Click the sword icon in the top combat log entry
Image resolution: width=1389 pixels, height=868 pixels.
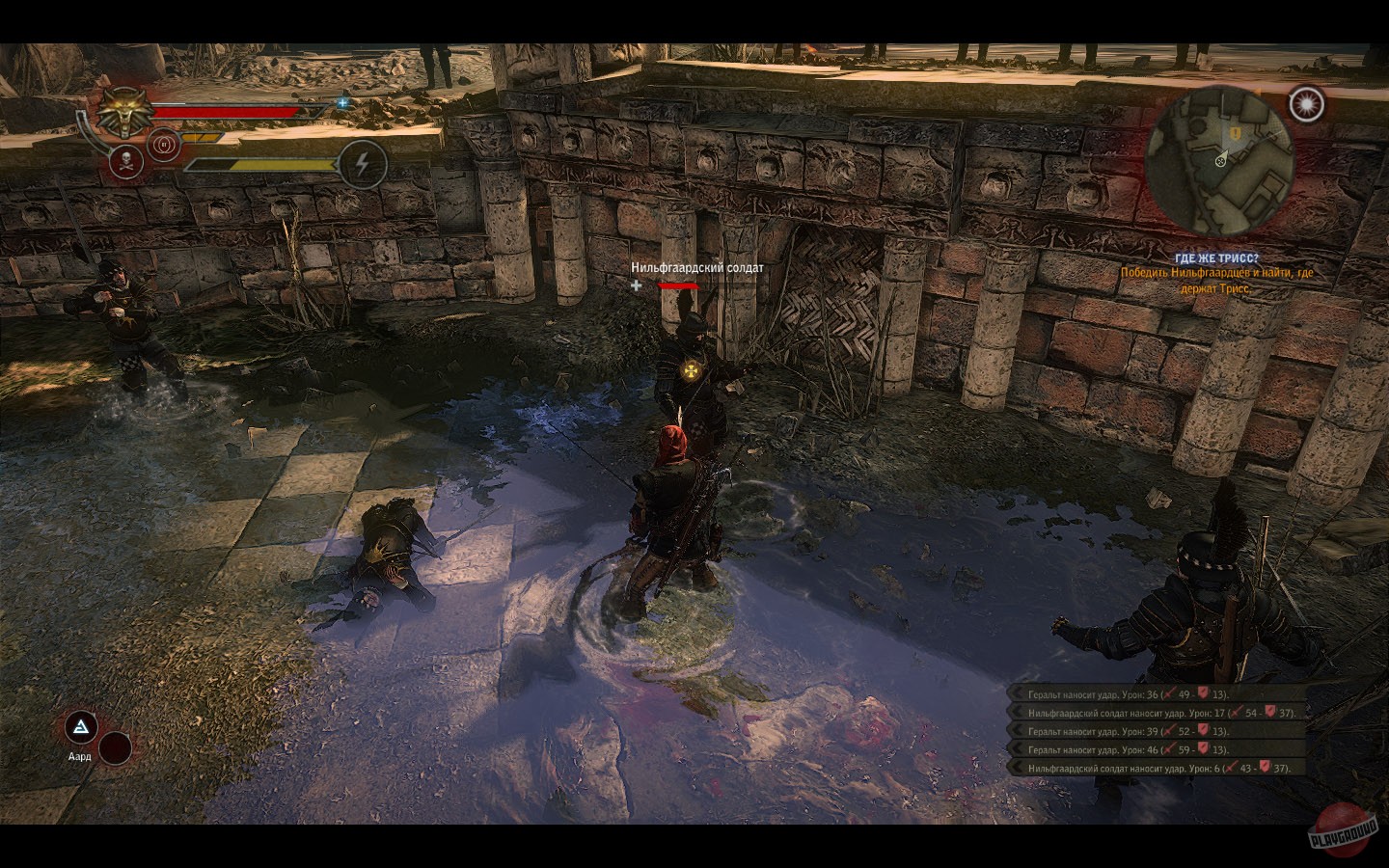[1171, 693]
